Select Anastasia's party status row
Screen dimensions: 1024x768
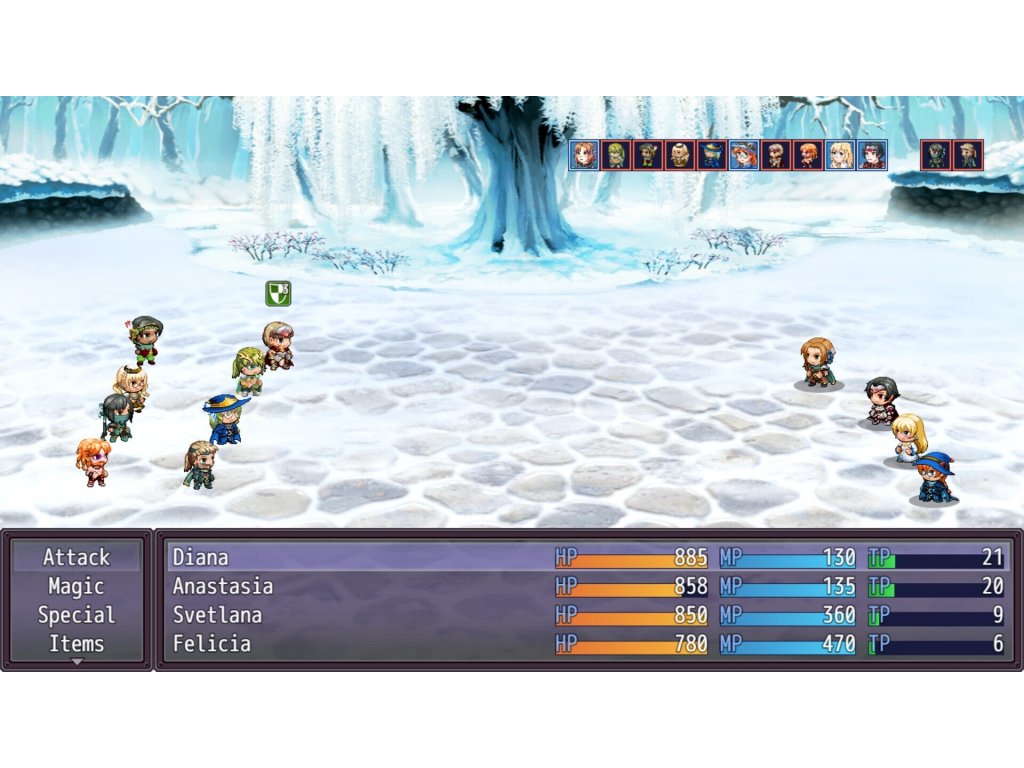click(x=587, y=586)
